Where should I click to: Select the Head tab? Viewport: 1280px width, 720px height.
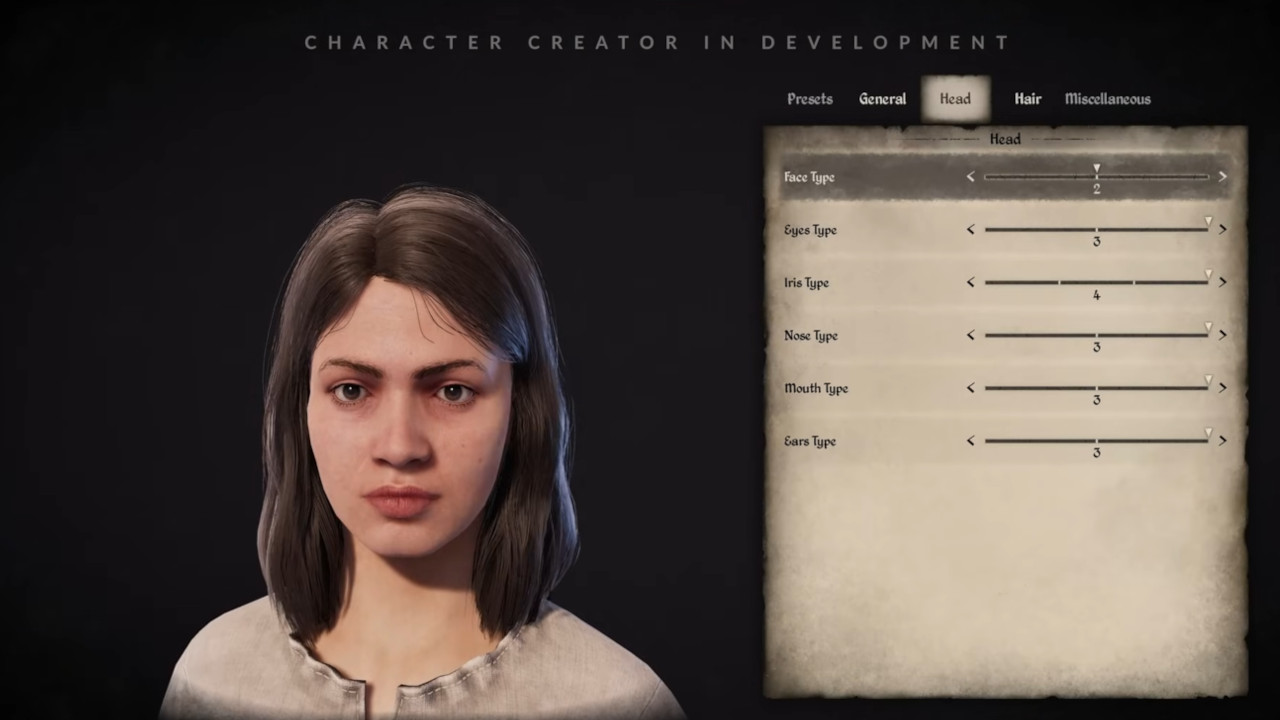[x=954, y=98]
